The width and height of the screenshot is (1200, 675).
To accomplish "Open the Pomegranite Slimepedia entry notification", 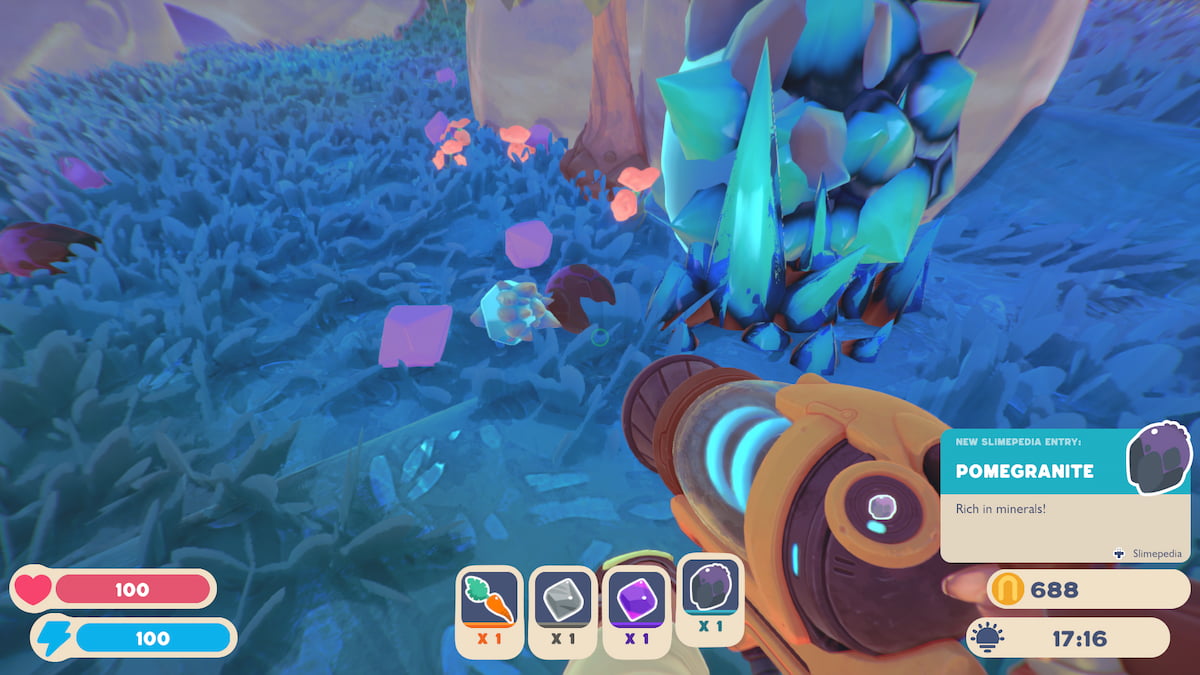I will pyautogui.click(x=1065, y=495).
